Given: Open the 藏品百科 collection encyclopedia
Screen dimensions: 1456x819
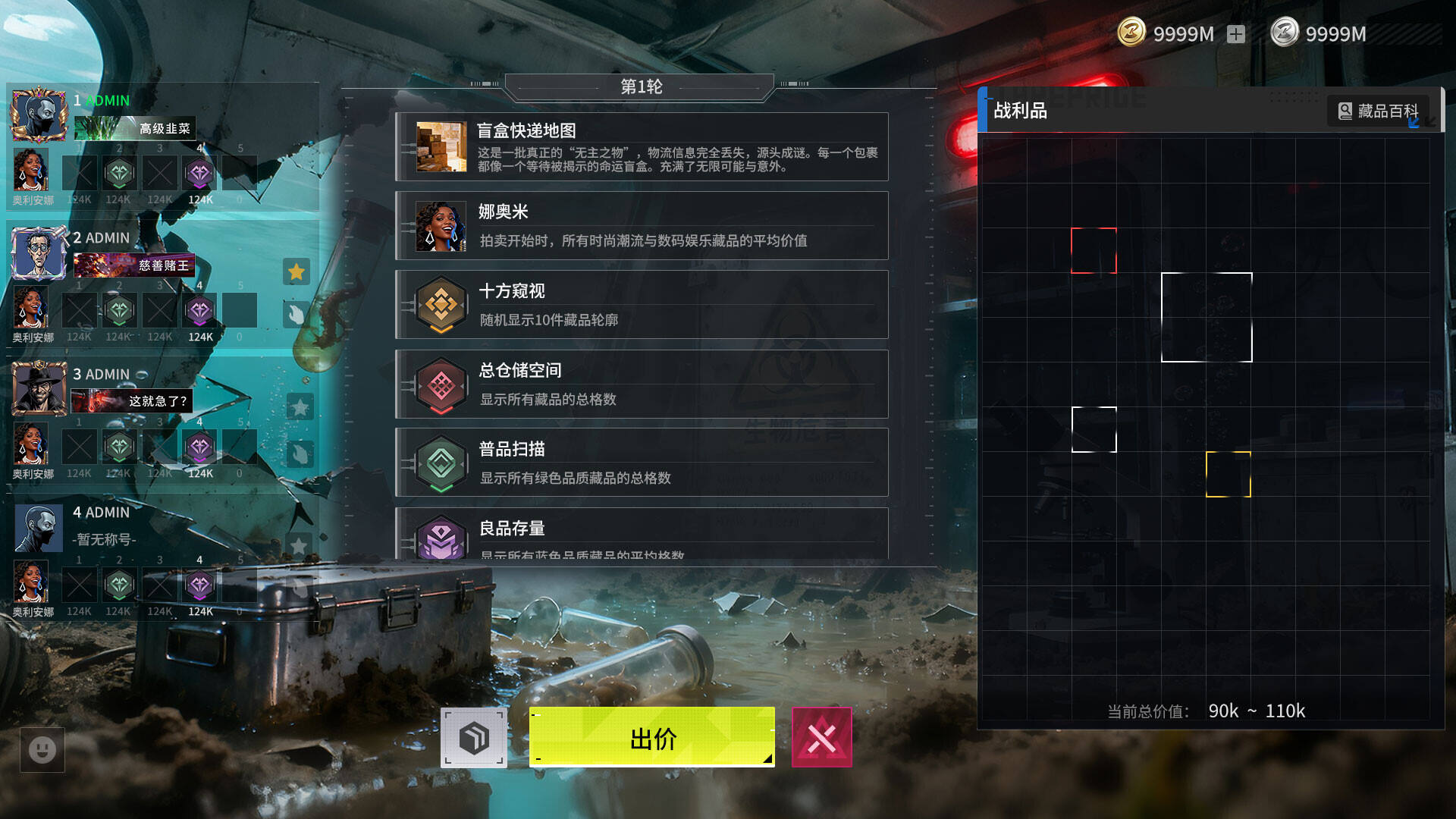Looking at the screenshot, I should [1379, 111].
